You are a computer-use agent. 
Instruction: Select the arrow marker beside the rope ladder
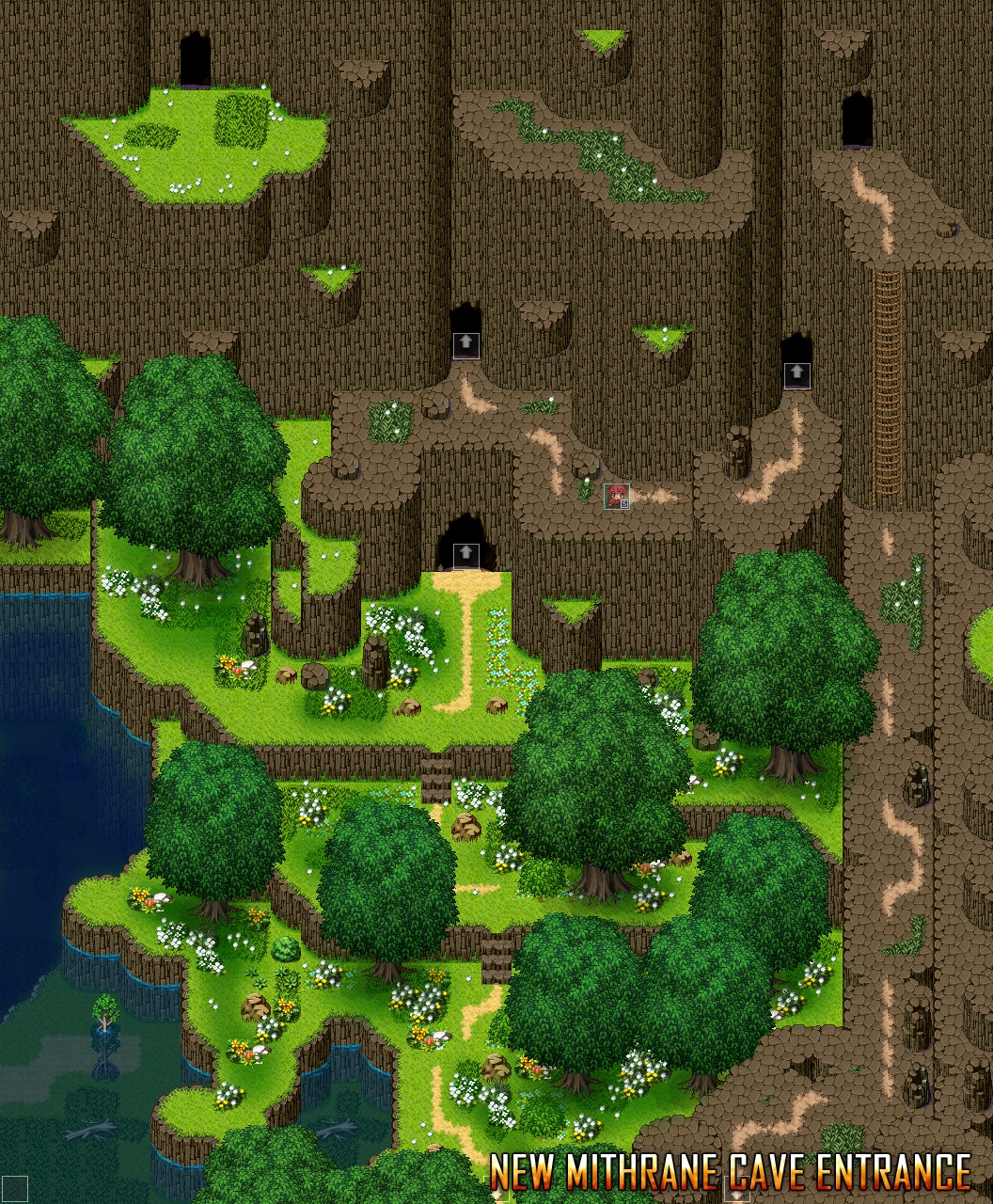(796, 374)
